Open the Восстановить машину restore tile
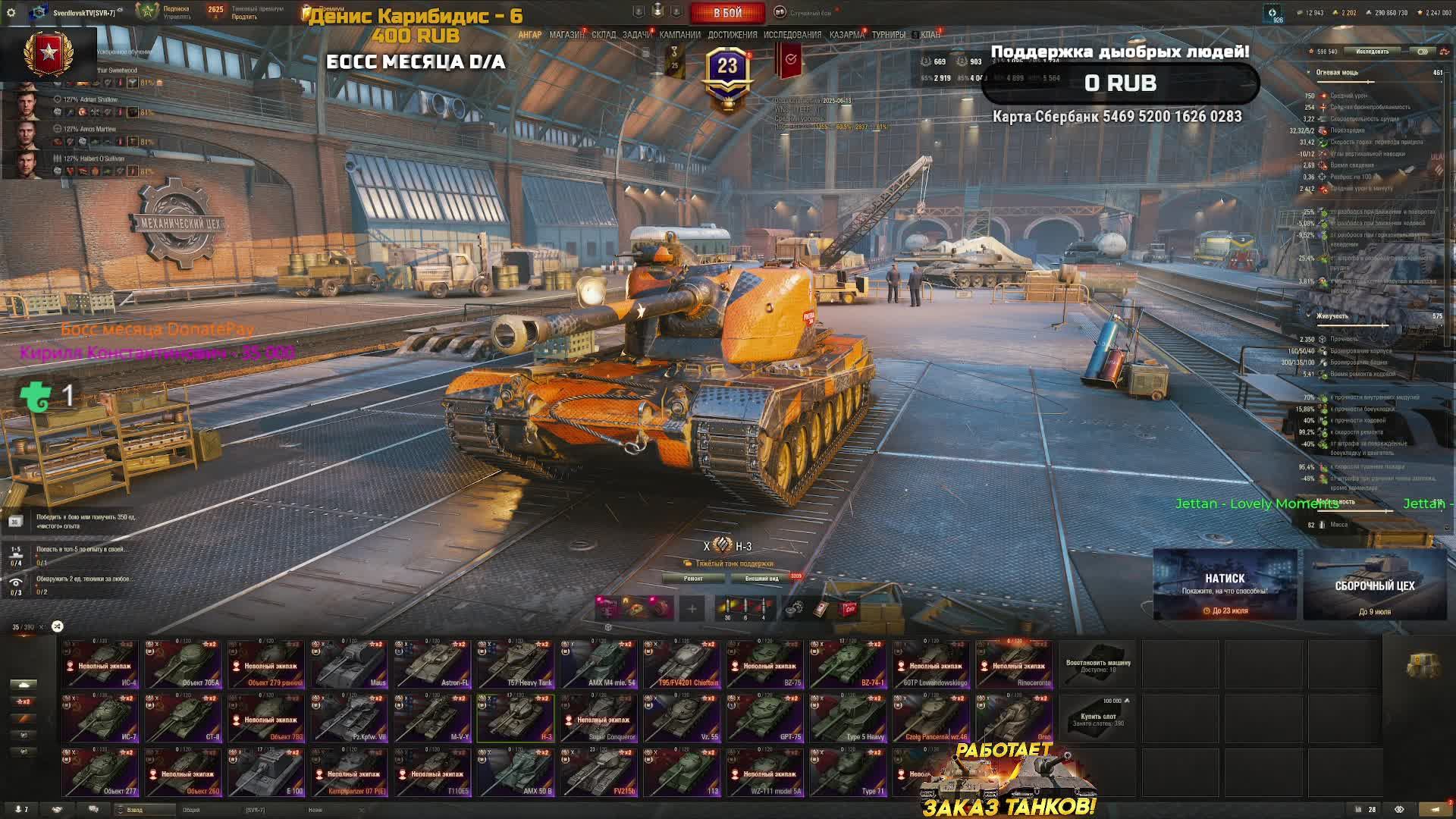Viewport: 1456px width, 819px height. coord(1097,664)
